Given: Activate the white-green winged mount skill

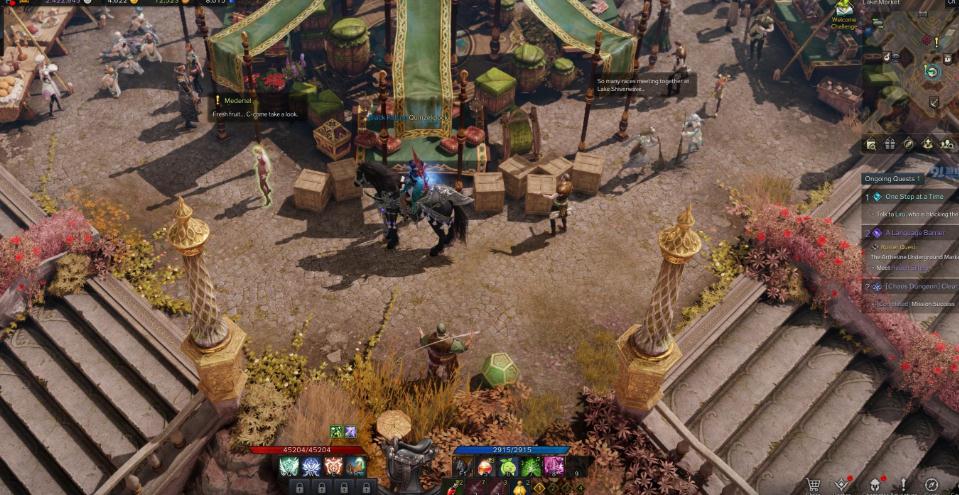Looking at the screenshot, I should pyautogui.click(x=289, y=467).
